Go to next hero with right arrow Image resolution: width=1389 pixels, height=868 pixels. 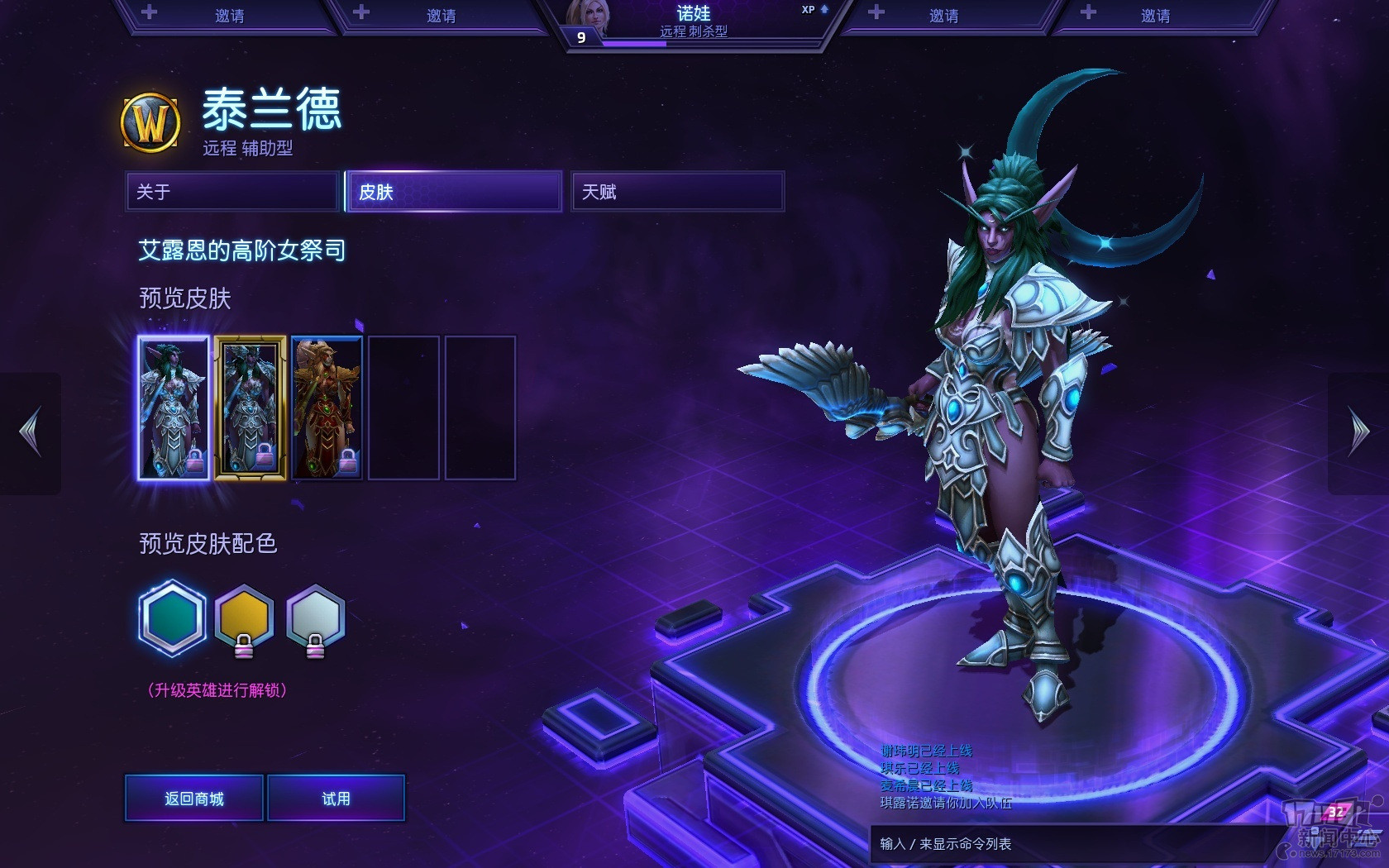(x=1358, y=432)
